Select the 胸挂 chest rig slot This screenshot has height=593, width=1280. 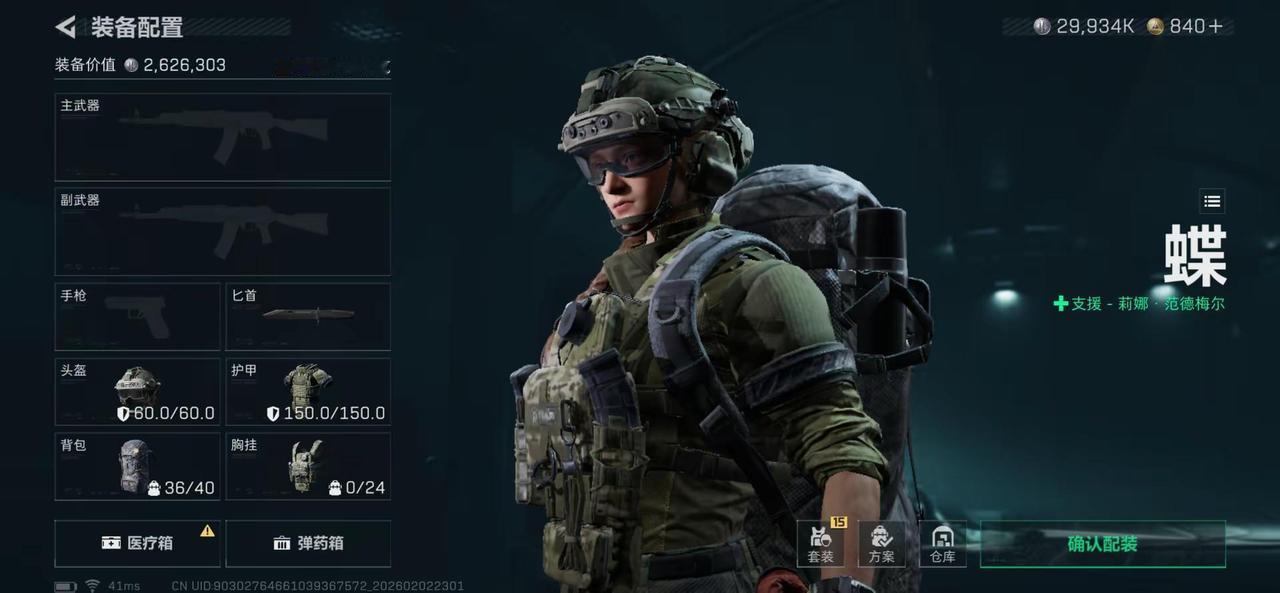pos(308,466)
